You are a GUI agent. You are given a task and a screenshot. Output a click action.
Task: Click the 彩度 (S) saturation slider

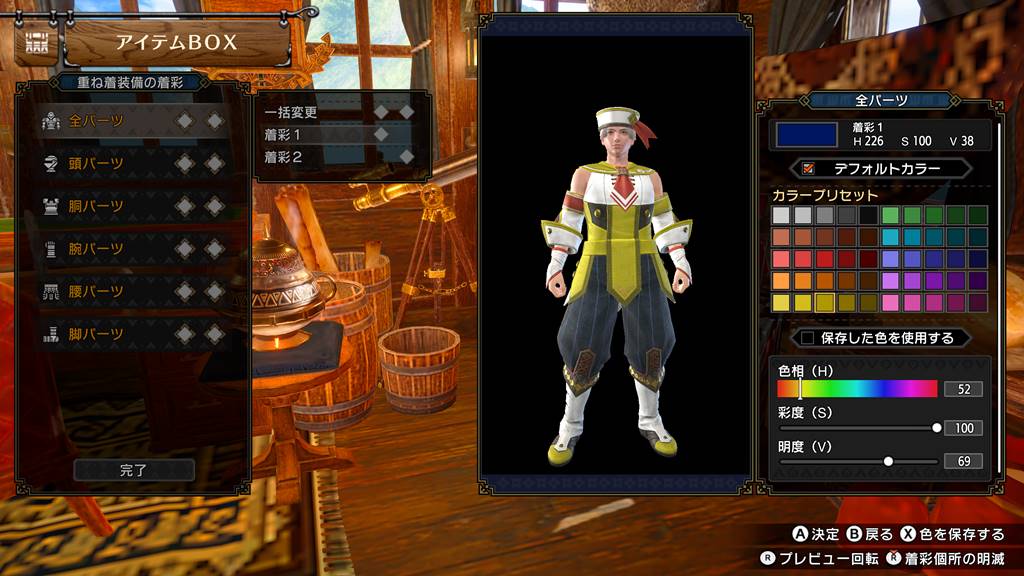[x=858, y=427]
